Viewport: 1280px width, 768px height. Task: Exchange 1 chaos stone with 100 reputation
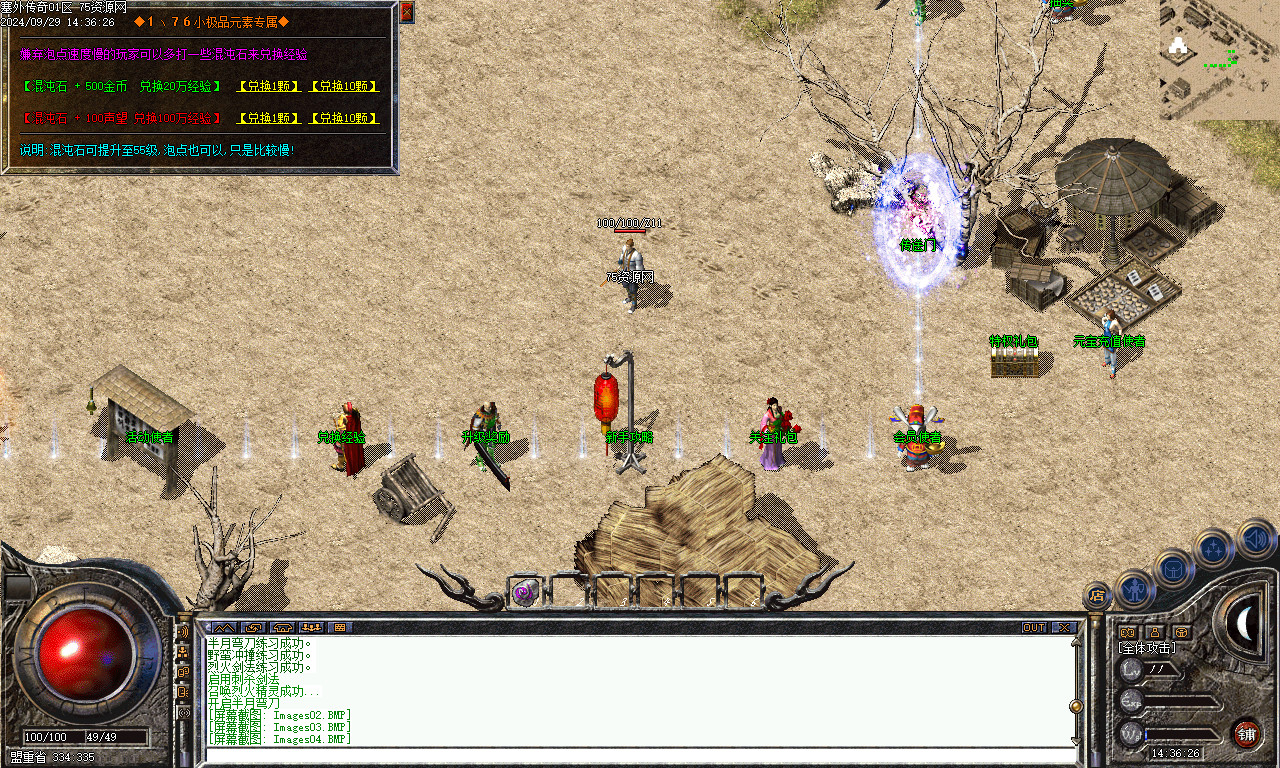[x=269, y=118]
